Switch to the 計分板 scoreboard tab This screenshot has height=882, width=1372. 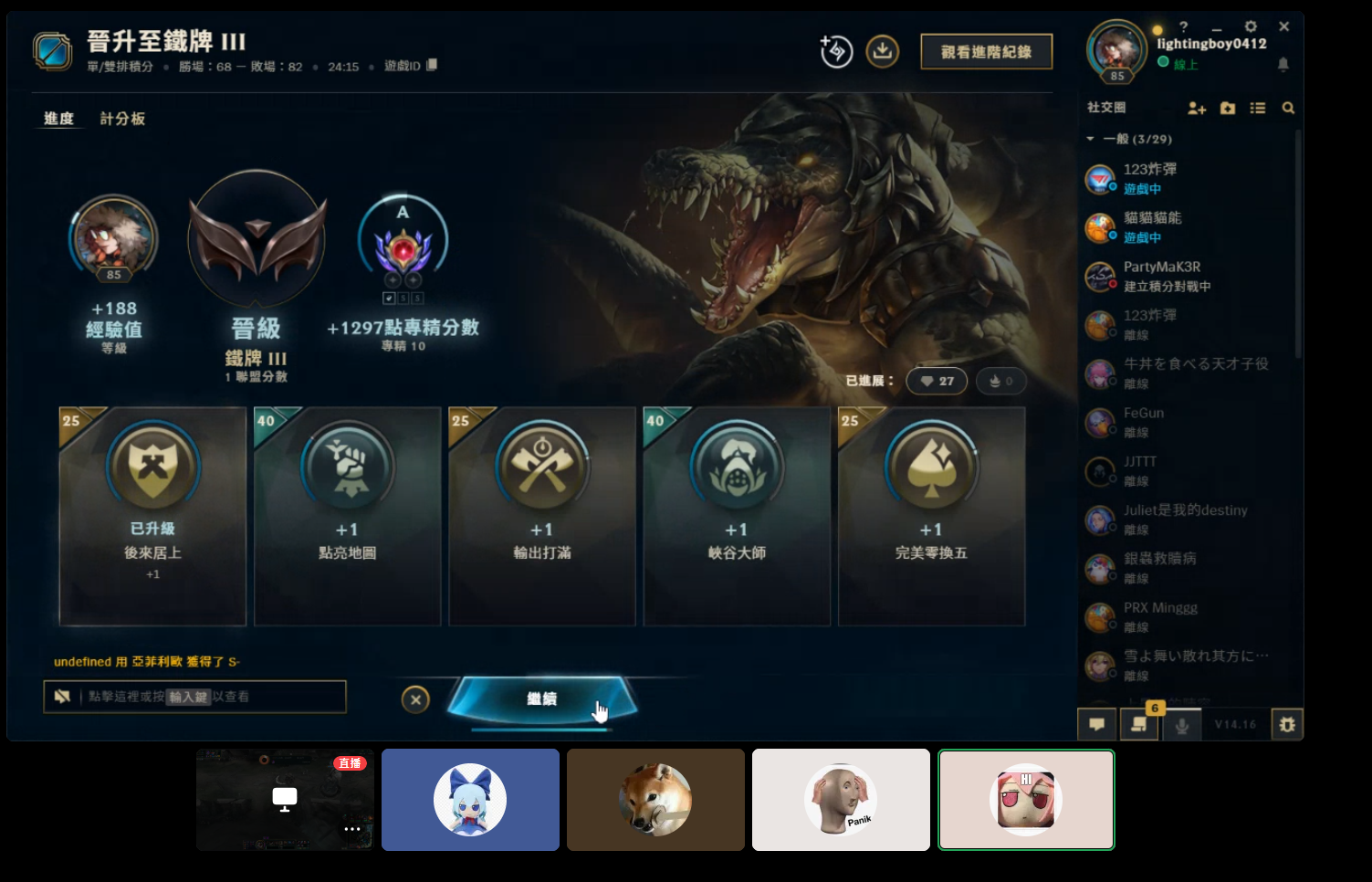click(122, 119)
